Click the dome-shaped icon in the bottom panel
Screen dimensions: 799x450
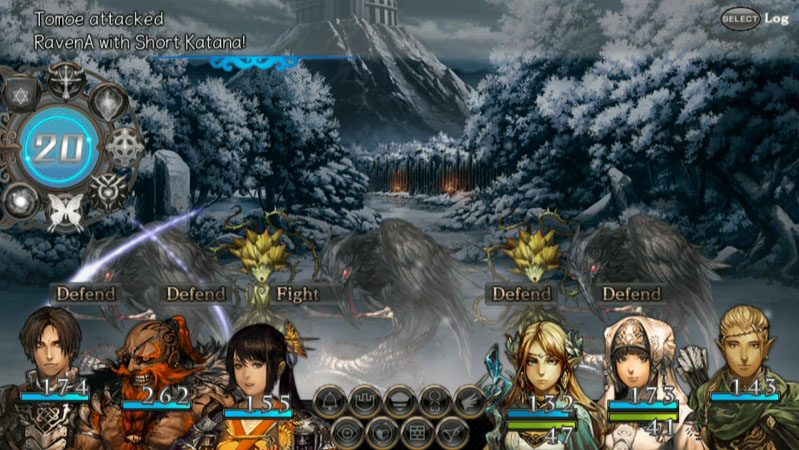tap(399, 402)
